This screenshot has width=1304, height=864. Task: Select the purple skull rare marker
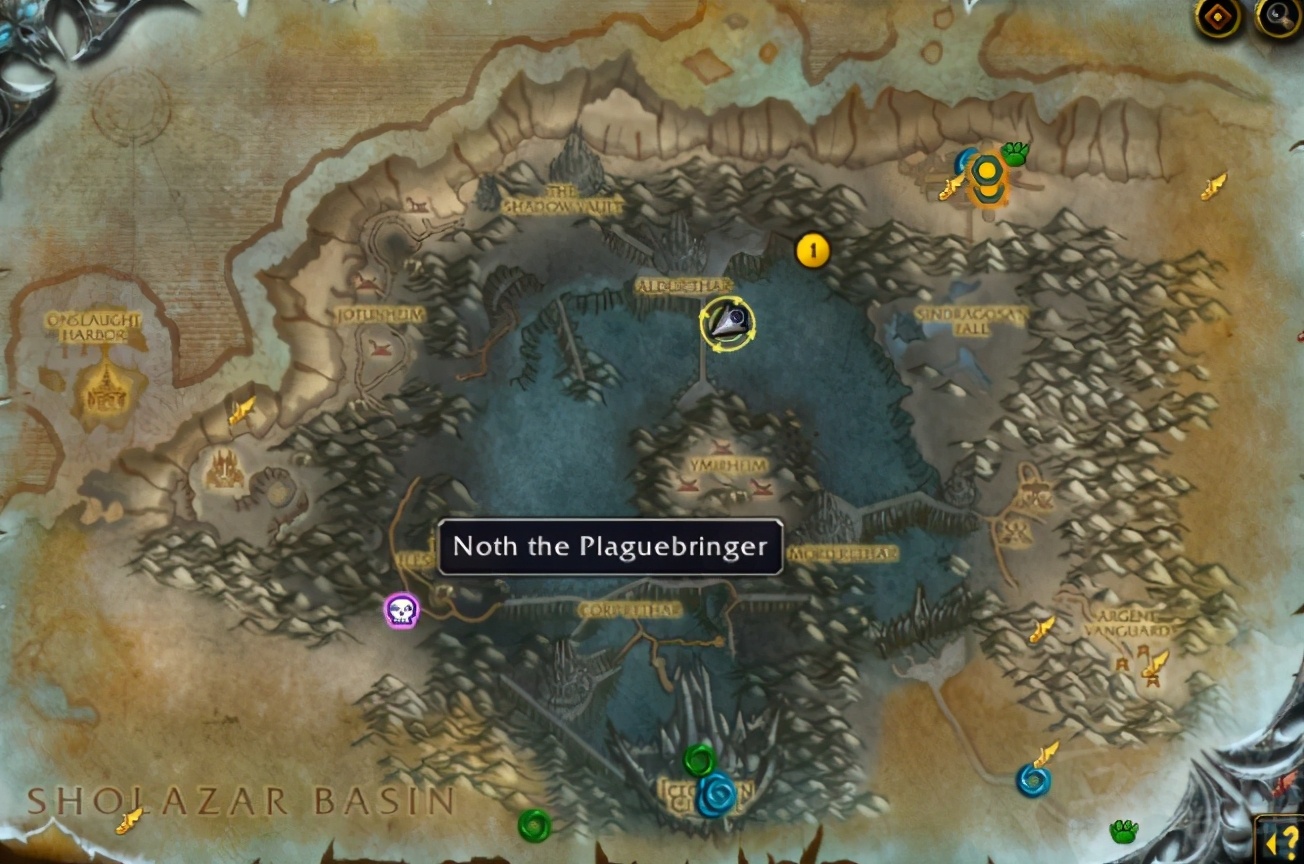coord(401,610)
